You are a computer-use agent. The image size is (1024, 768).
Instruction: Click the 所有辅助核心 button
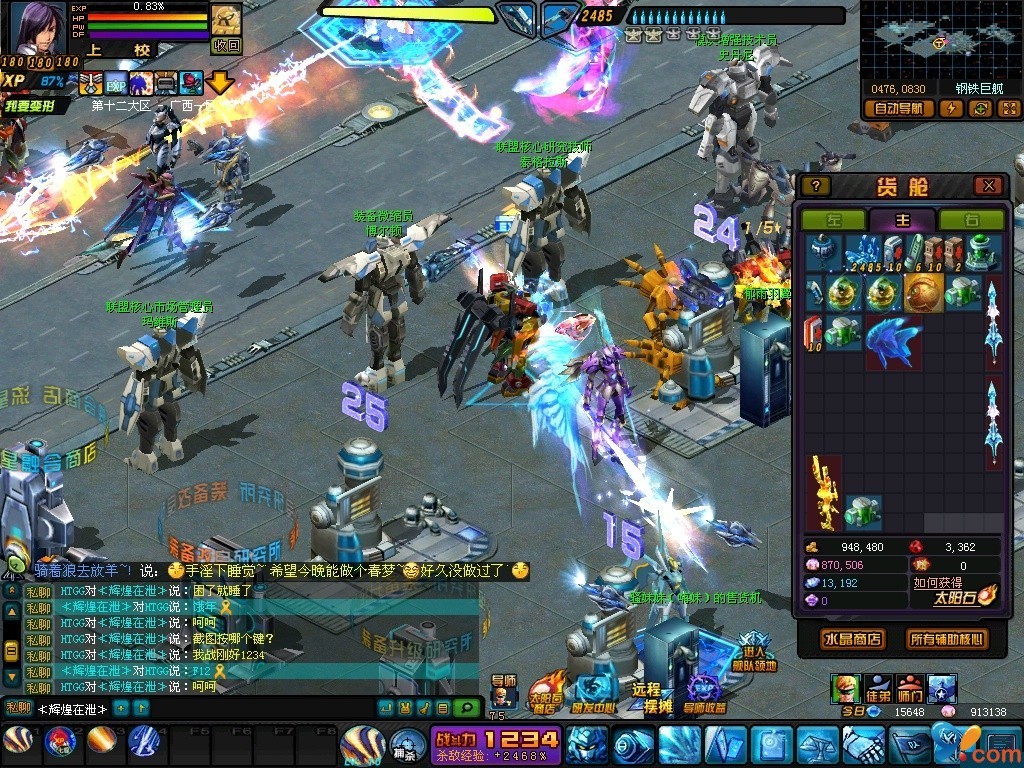945,638
